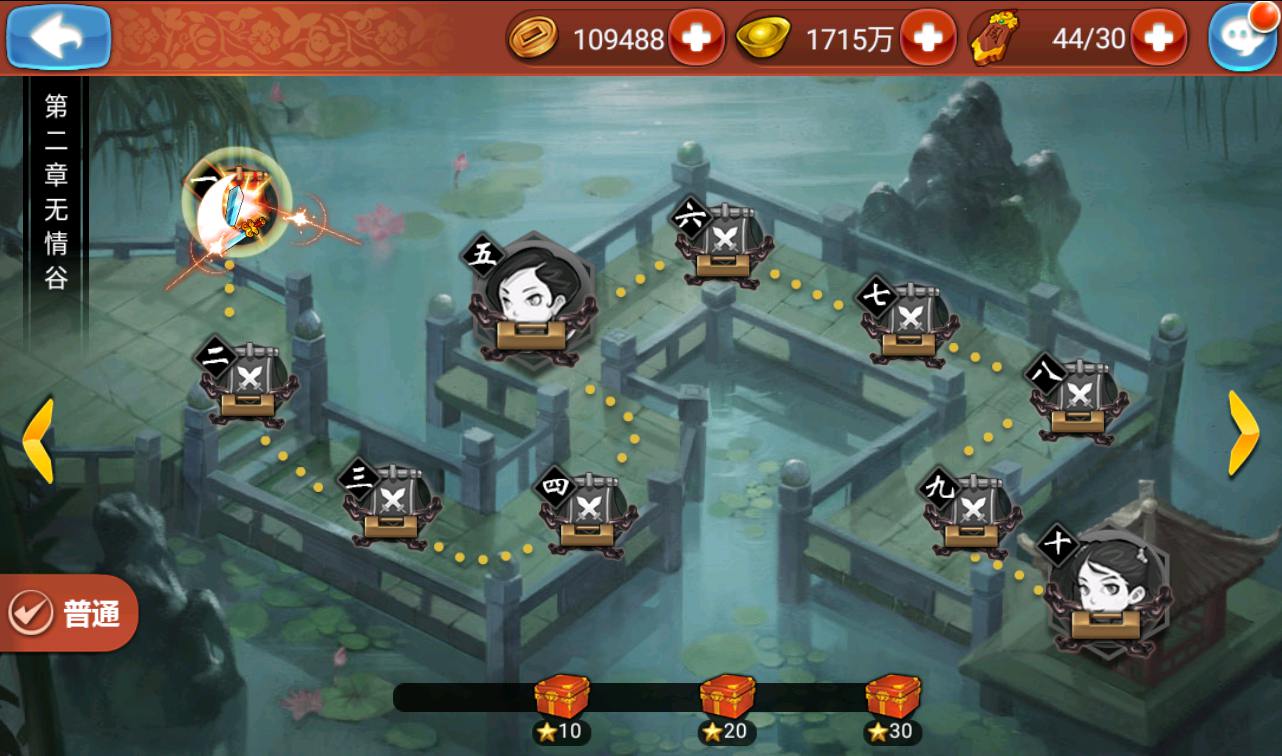This screenshot has height=756, width=1282.
Task: Choose stage 九 node
Action: [x=970, y=513]
